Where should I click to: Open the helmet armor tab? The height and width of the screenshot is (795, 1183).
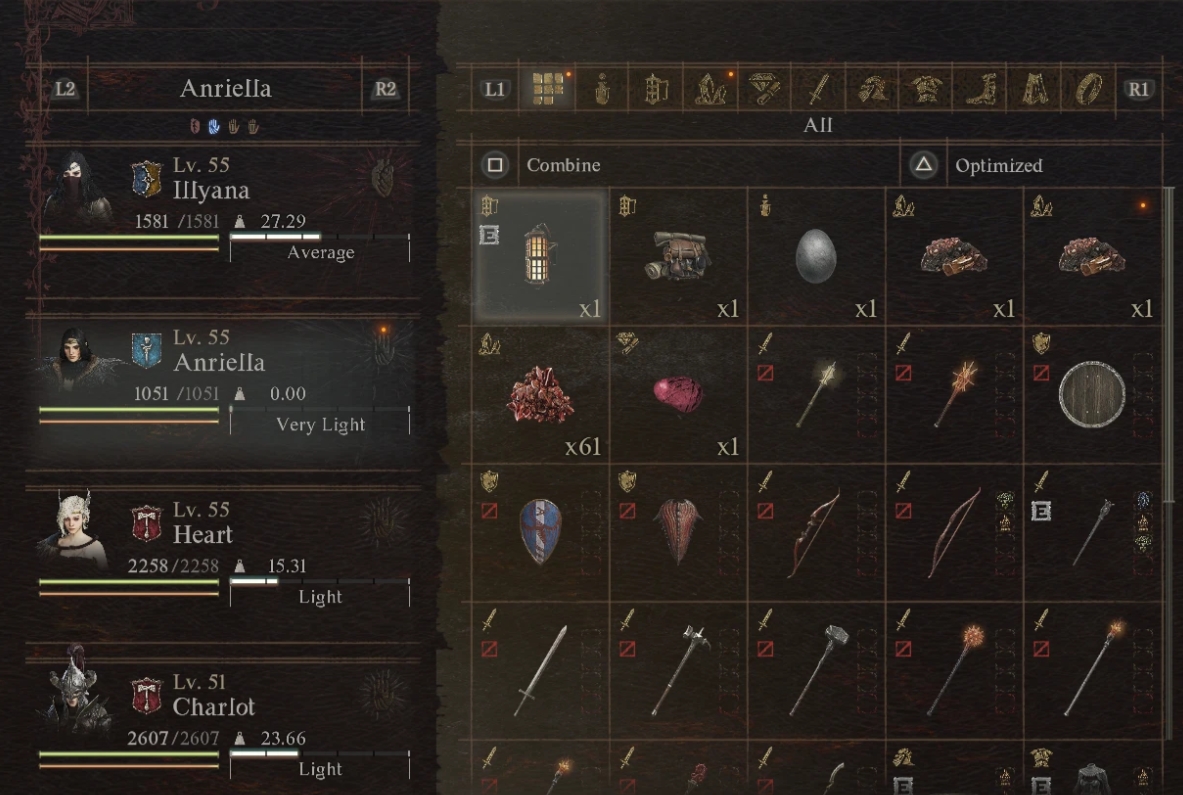tap(871, 89)
